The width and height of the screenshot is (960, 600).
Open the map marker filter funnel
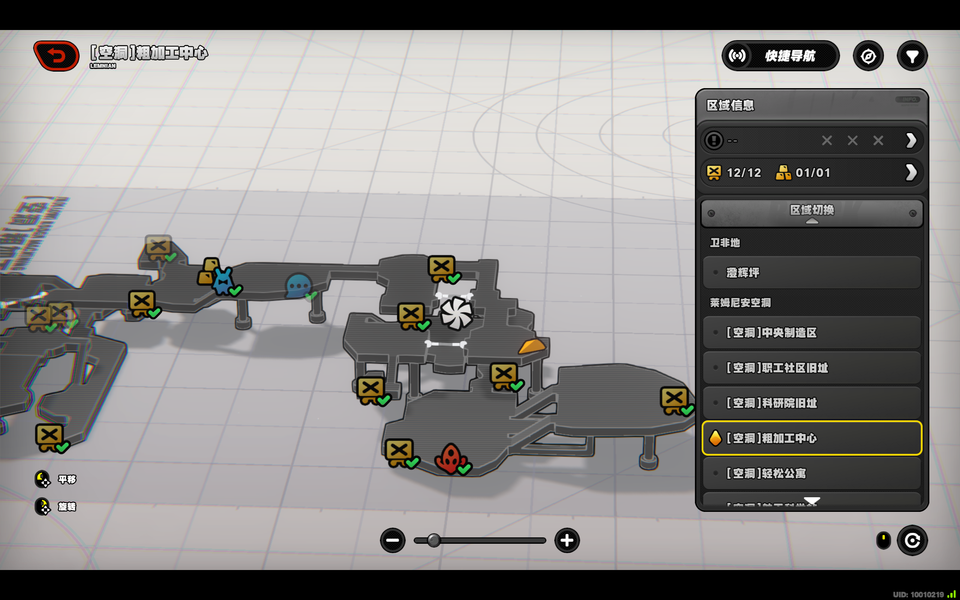[x=912, y=56]
